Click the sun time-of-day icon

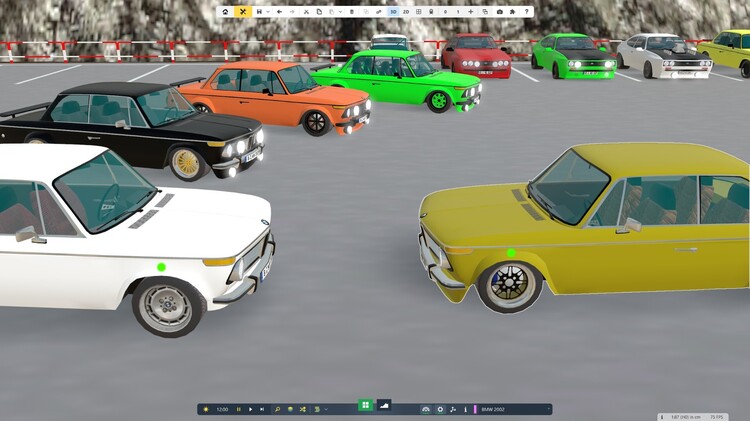[206, 409]
